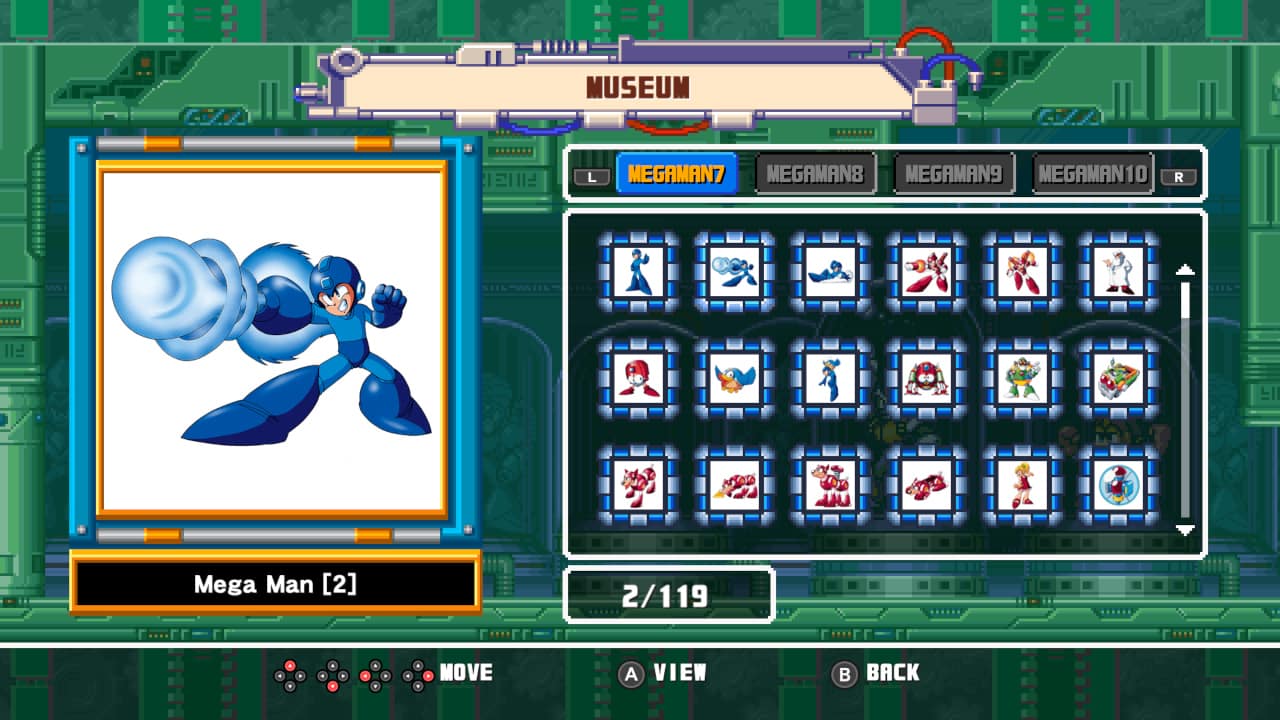The height and width of the screenshot is (720, 1280).
Task: Select the Beat bird artwork
Action: click(735, 380)
